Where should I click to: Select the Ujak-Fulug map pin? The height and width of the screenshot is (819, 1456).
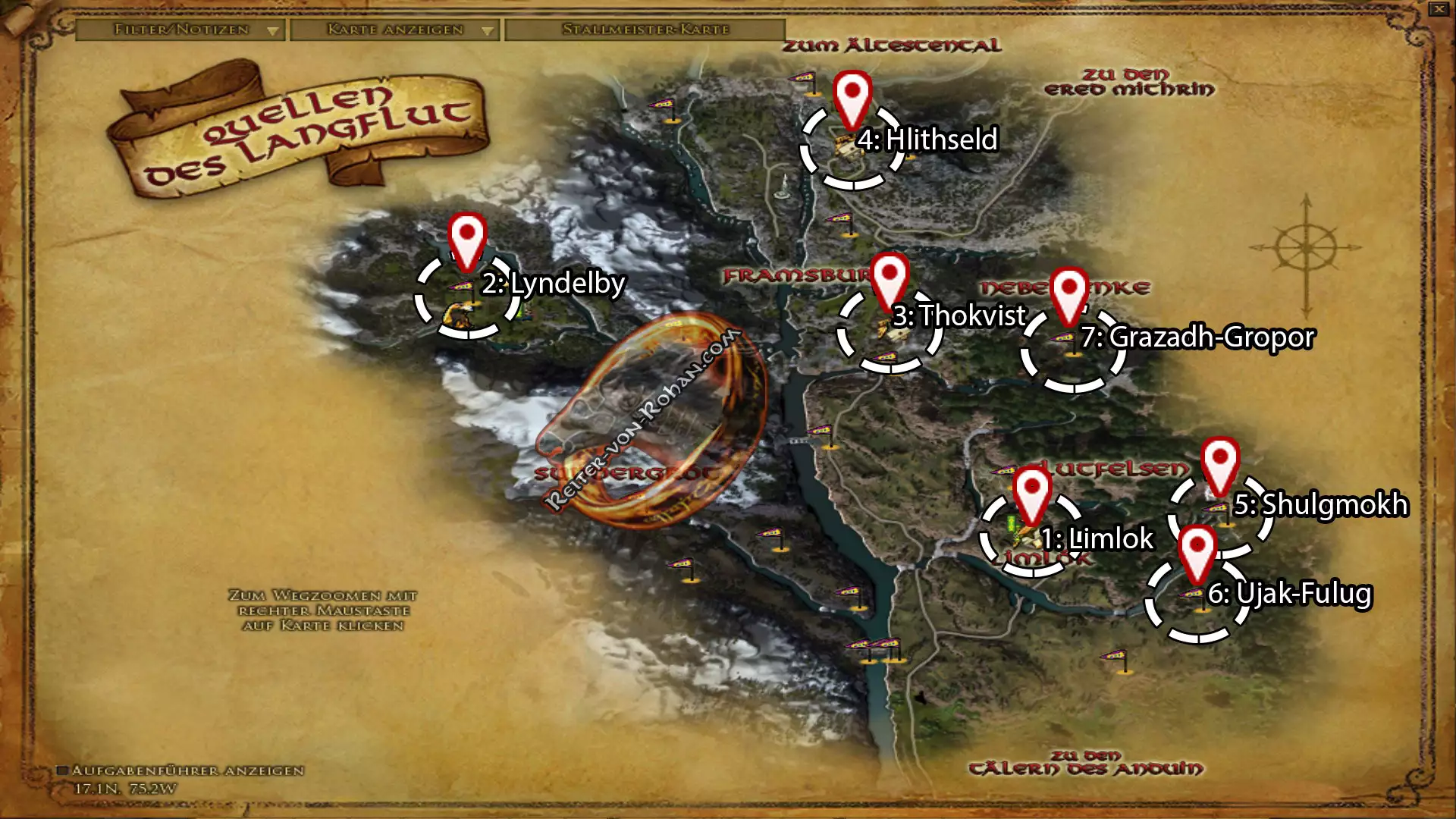1197,551
